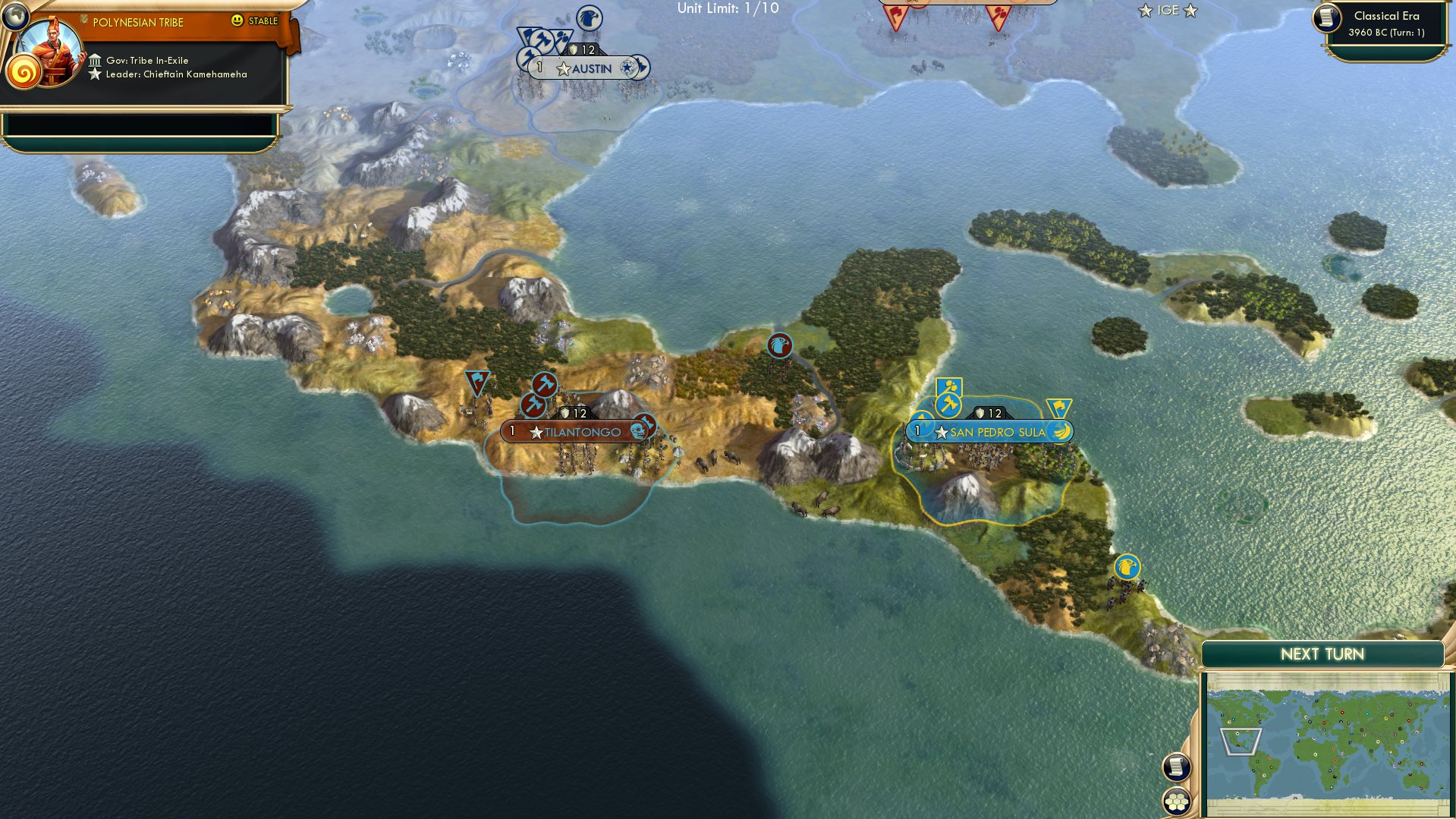The height and width of the screenshot is (819, 1456).
Task: Click the yellow scout flag below San Pedro Sula
Action: click(x=1126, y=565)
